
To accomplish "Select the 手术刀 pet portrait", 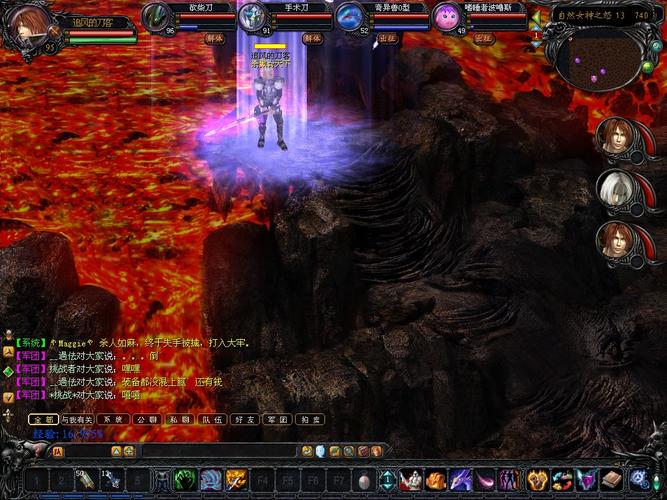I will pos(254,17).
